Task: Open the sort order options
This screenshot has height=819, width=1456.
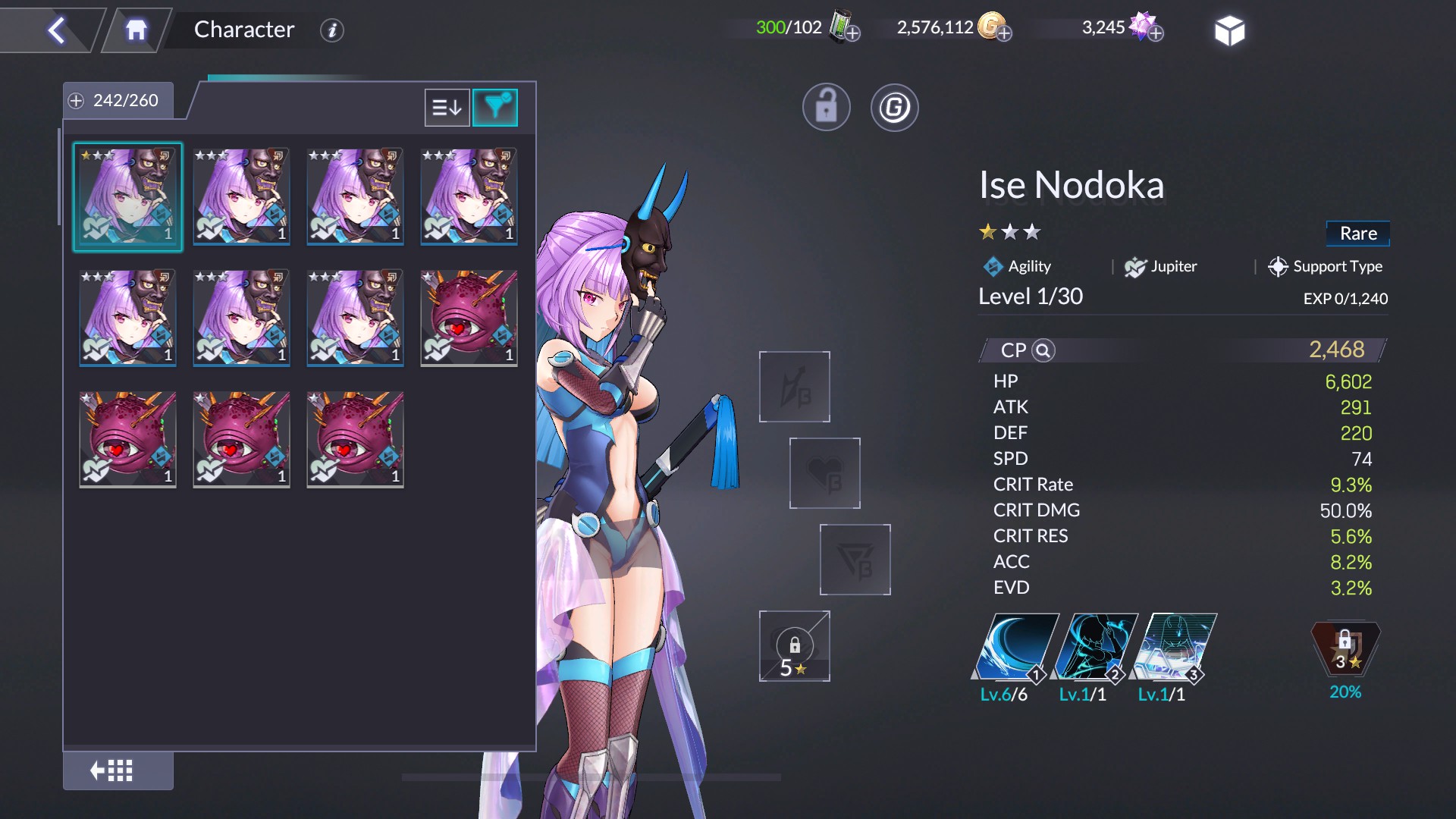Action: (447, 108)
